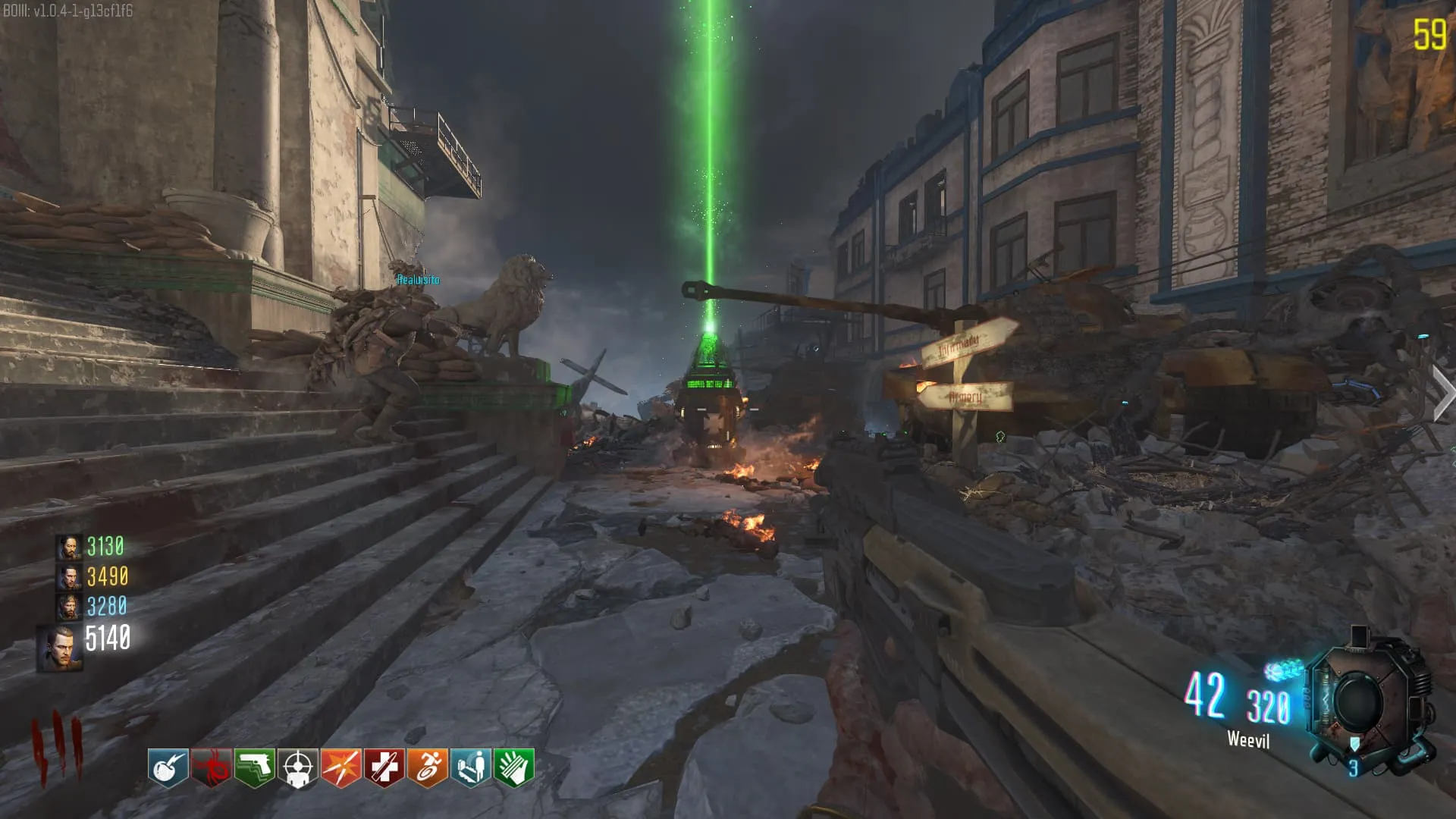1456x819 pixels.
Task: Click the orange runner Stamin-Up perk
Action: tap(428, 767)
